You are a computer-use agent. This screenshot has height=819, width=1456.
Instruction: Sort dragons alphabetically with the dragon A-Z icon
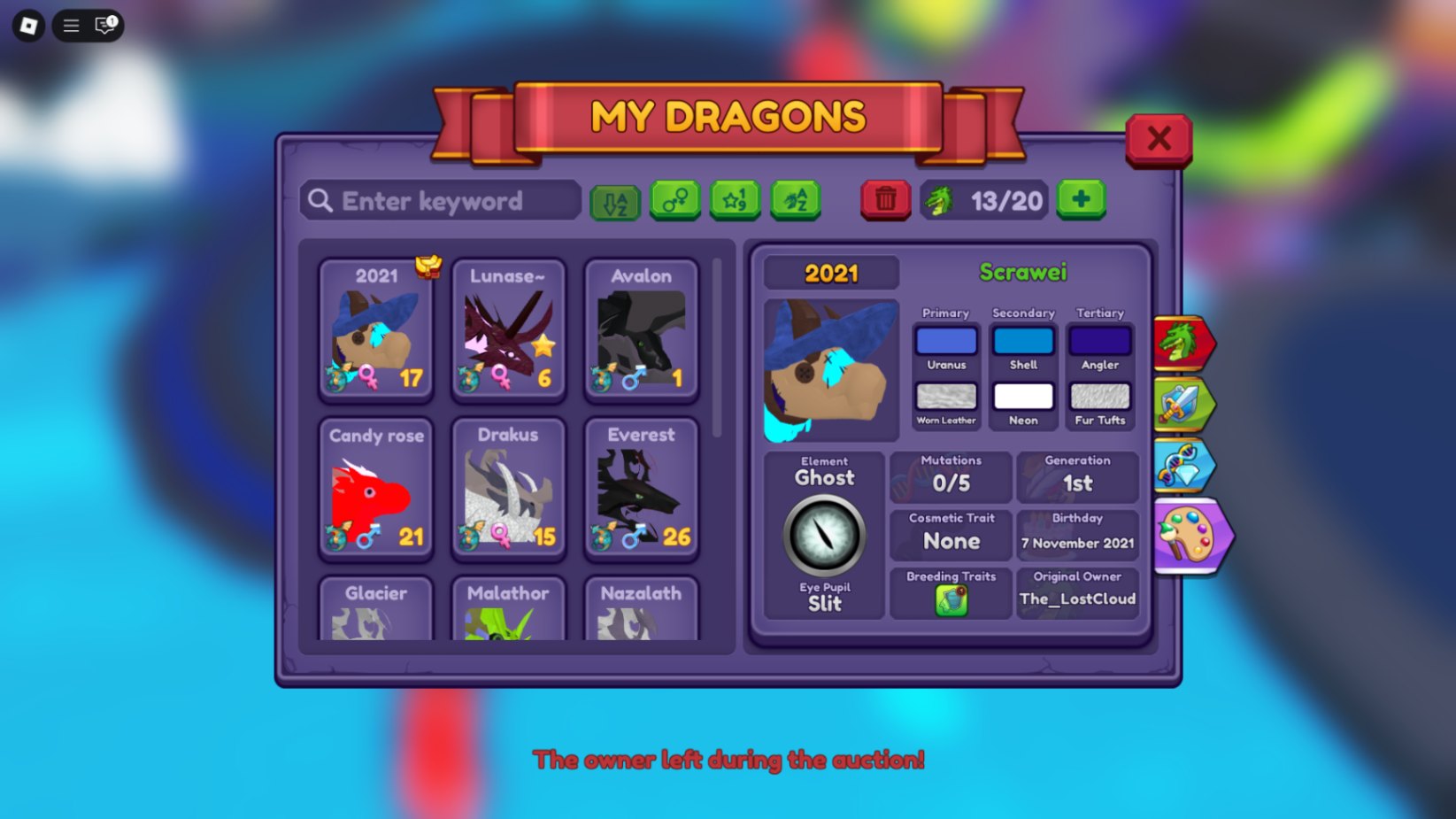(795, 200)
